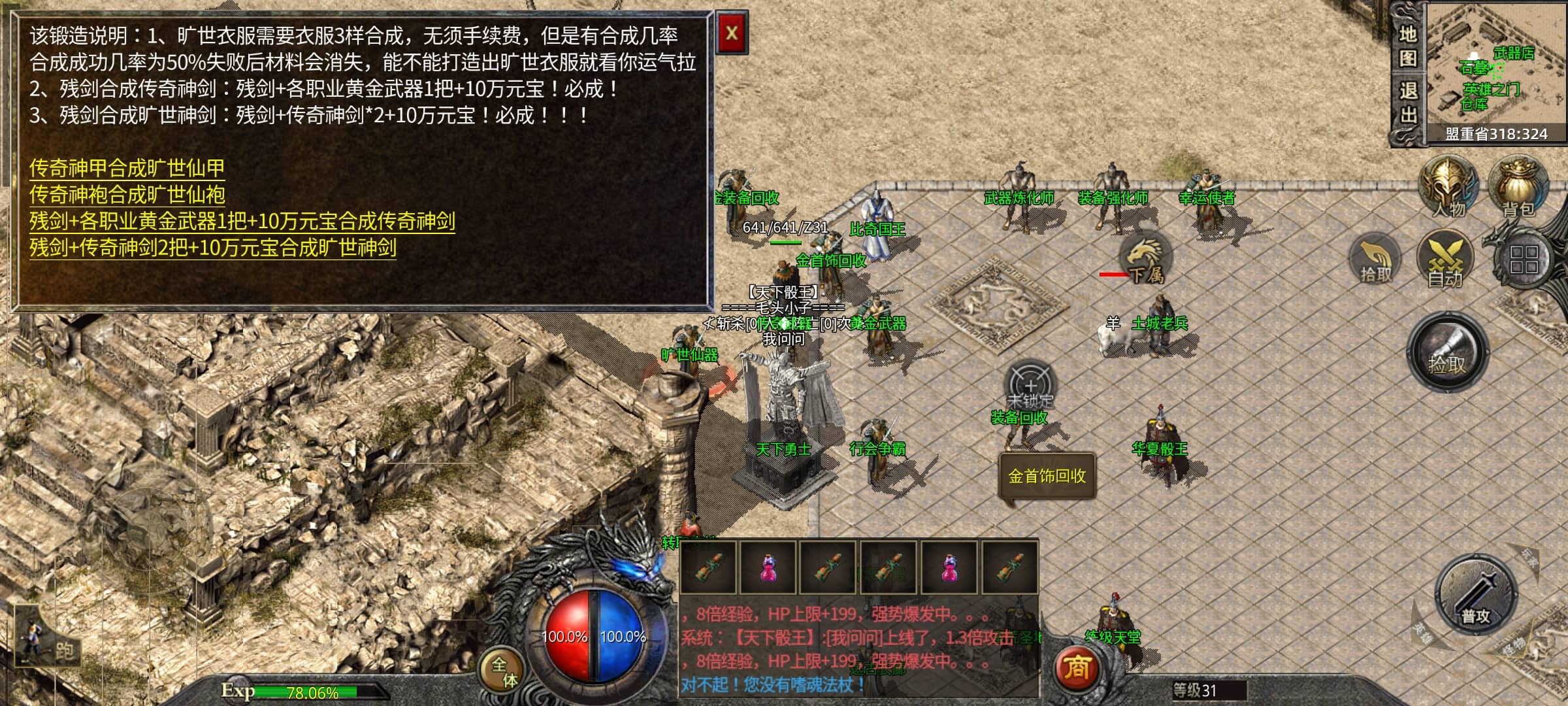Viewport: 1568px width, 706px height.
Task: Toggle 自动 auto-combat
Action: (1445, 260)
